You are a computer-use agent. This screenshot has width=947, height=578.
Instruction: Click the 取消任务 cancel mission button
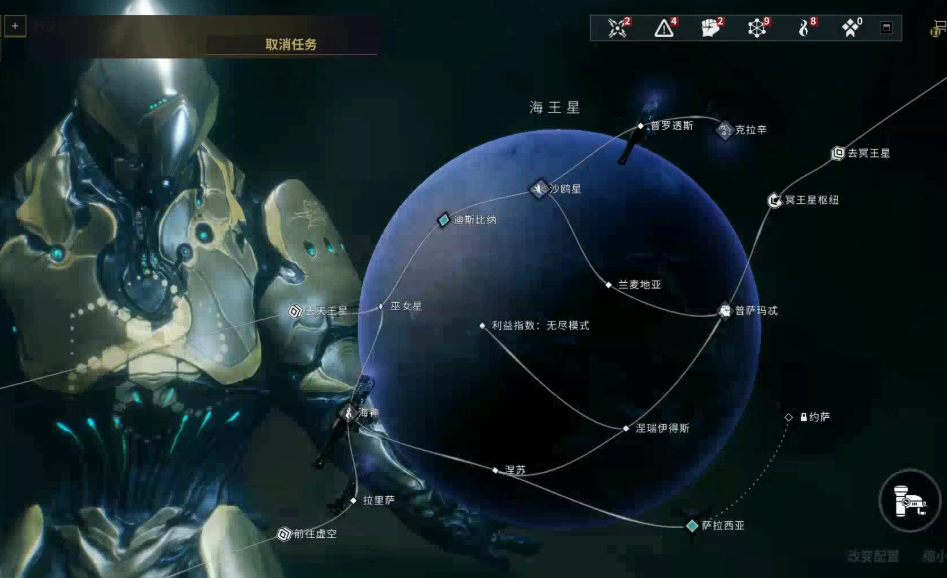click(x=291, y=44)
